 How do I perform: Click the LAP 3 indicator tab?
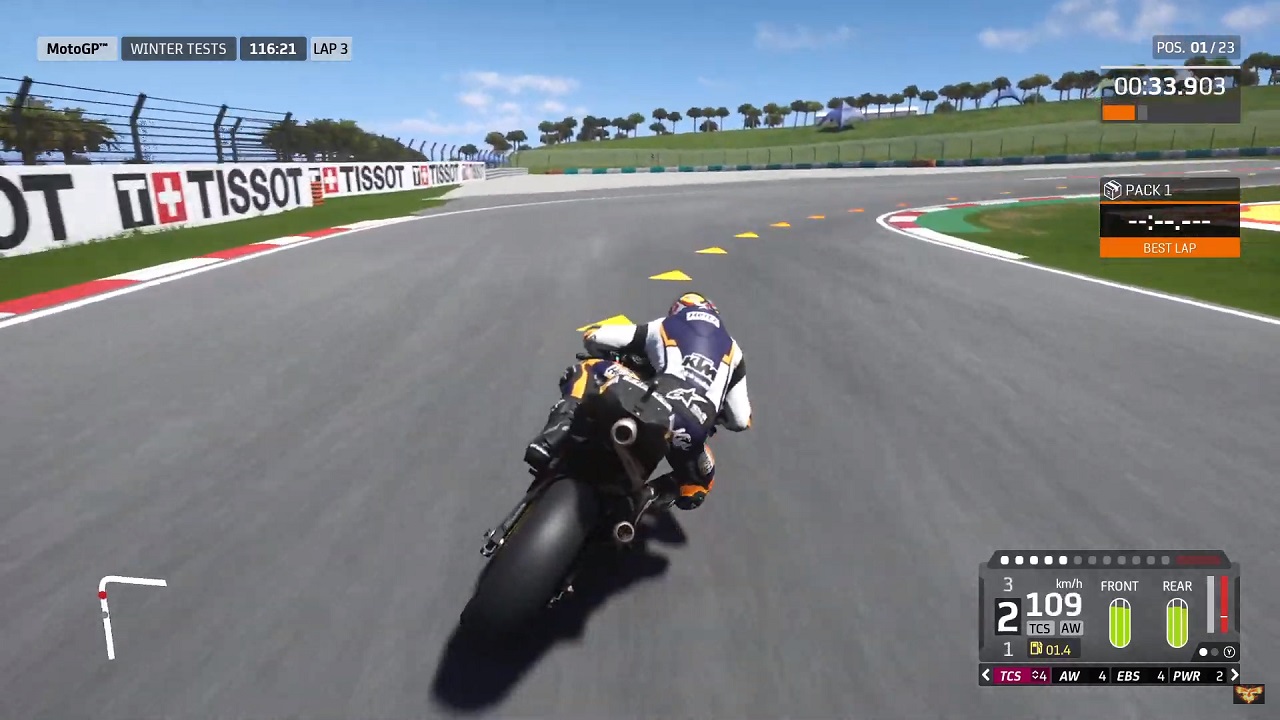[x=330, y=48]
